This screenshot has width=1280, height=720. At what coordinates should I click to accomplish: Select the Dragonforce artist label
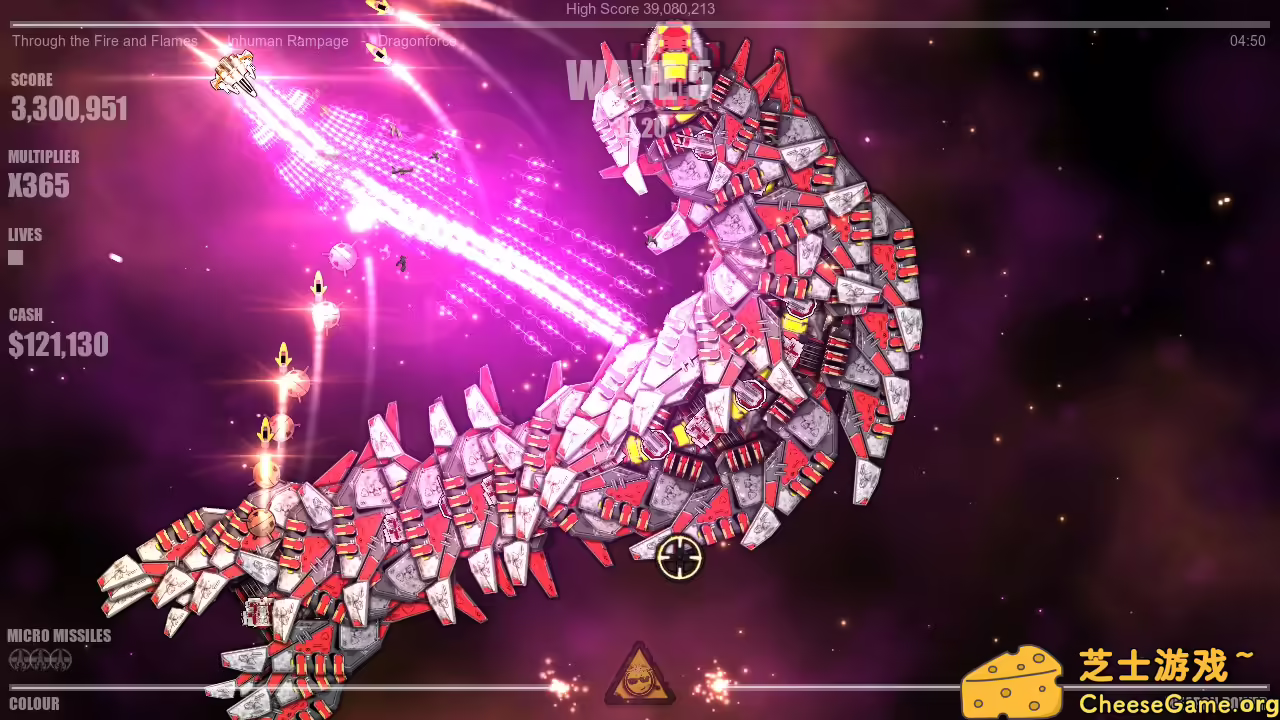pos(415,41)
